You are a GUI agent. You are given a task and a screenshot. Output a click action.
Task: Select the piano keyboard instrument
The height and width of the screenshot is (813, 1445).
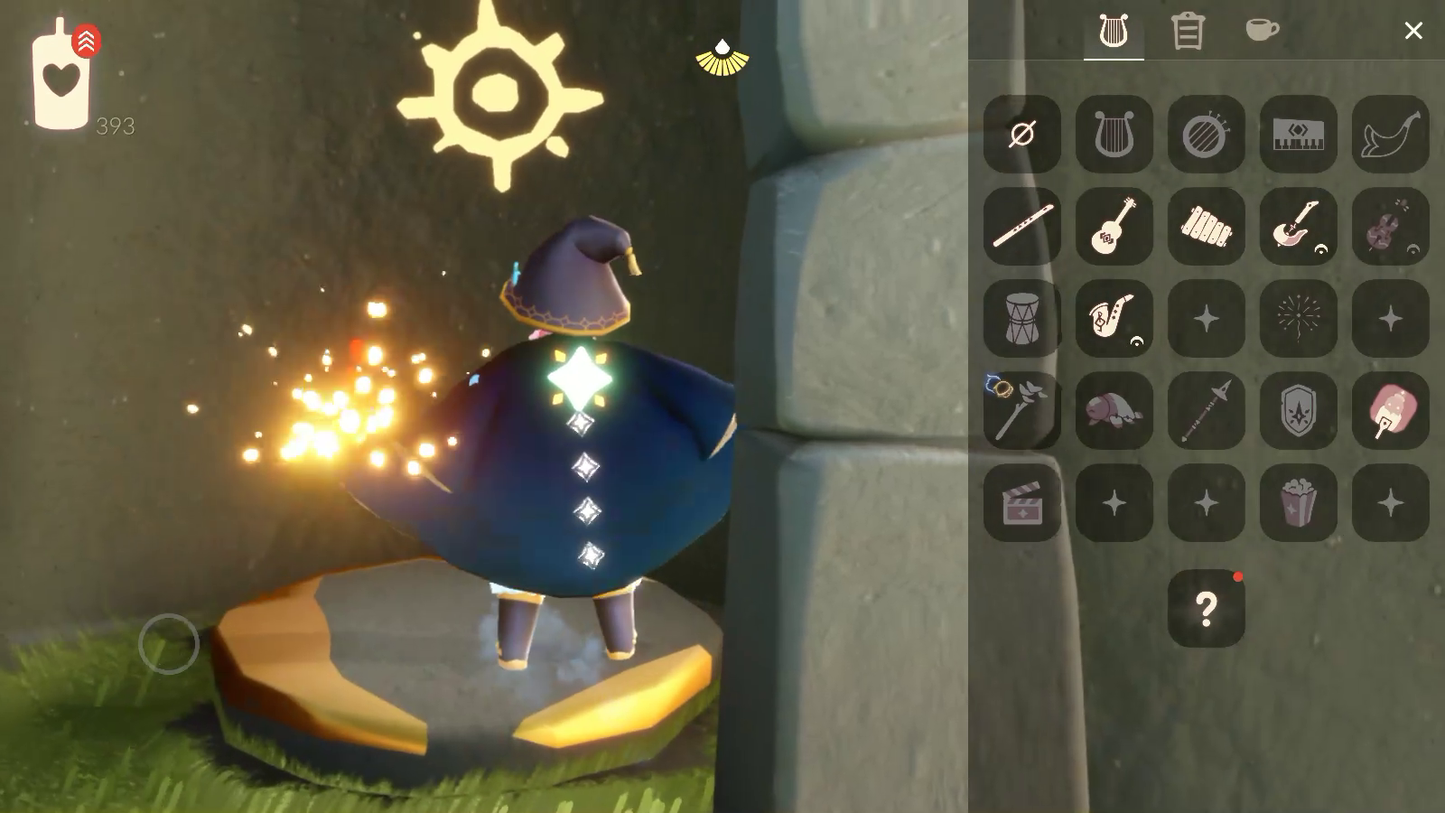(x=1298, y=134)
